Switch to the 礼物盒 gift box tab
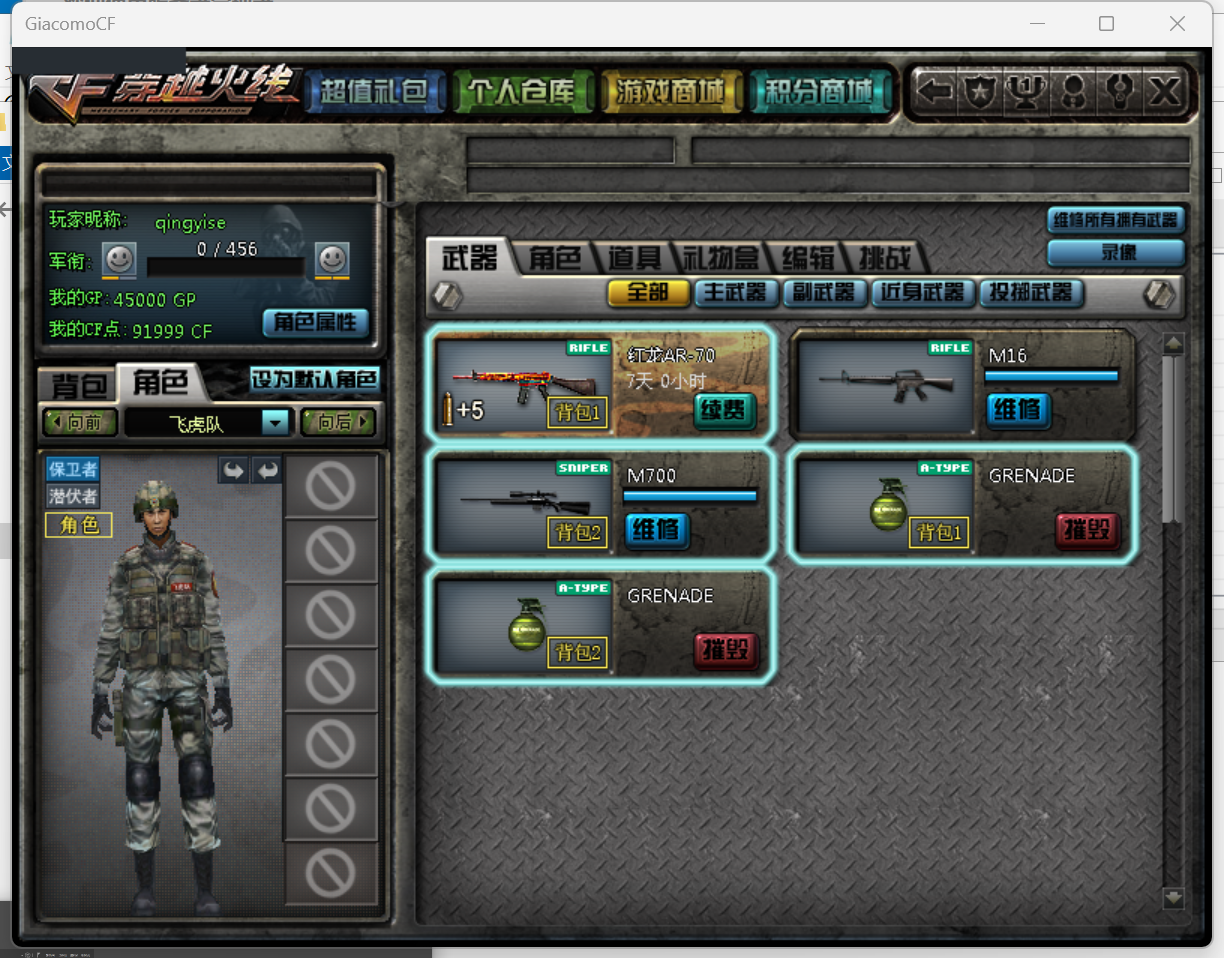 (x=720, y=258)
